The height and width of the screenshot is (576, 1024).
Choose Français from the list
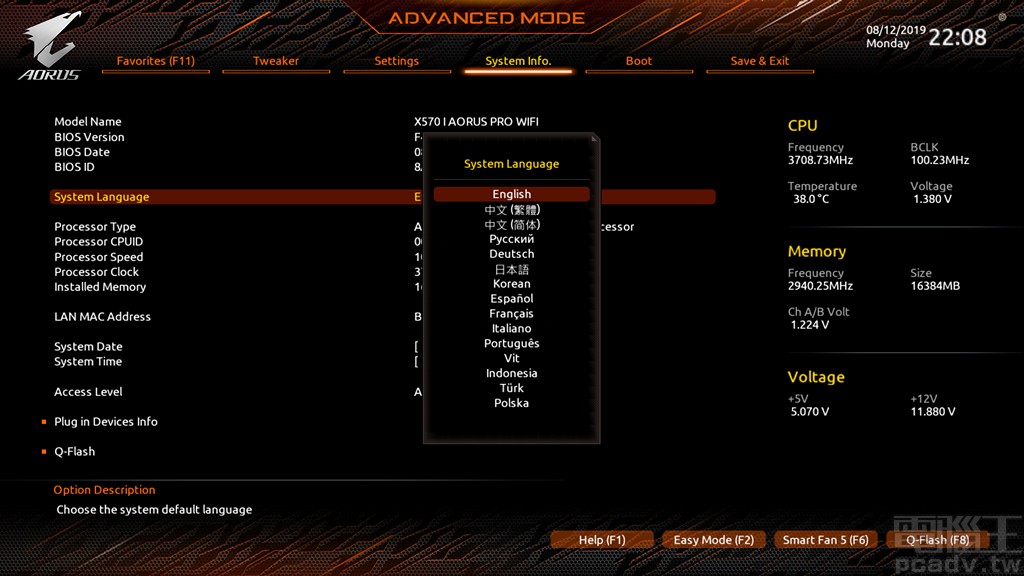tap(511, 314)
